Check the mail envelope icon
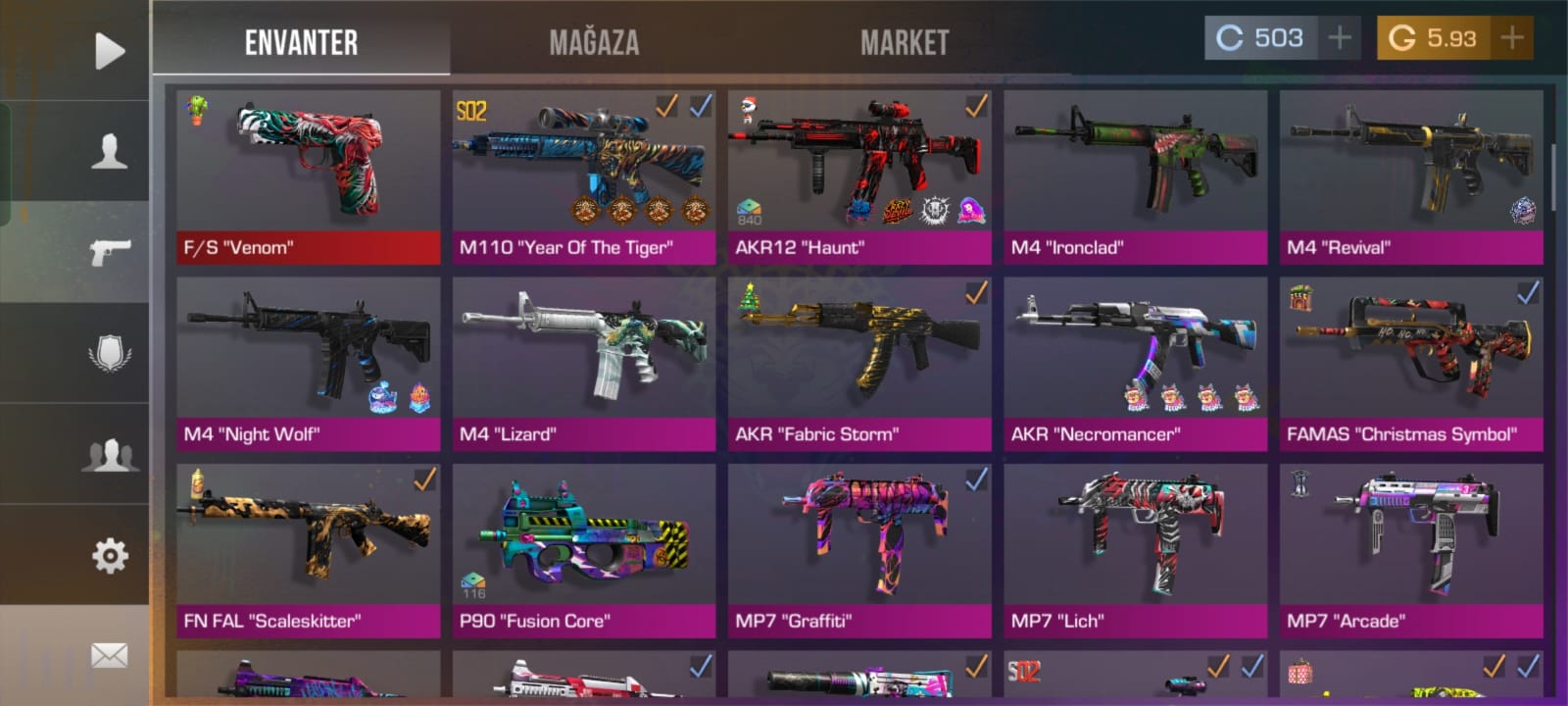This screenshot has height=706, width=1568. click(109, 655)
